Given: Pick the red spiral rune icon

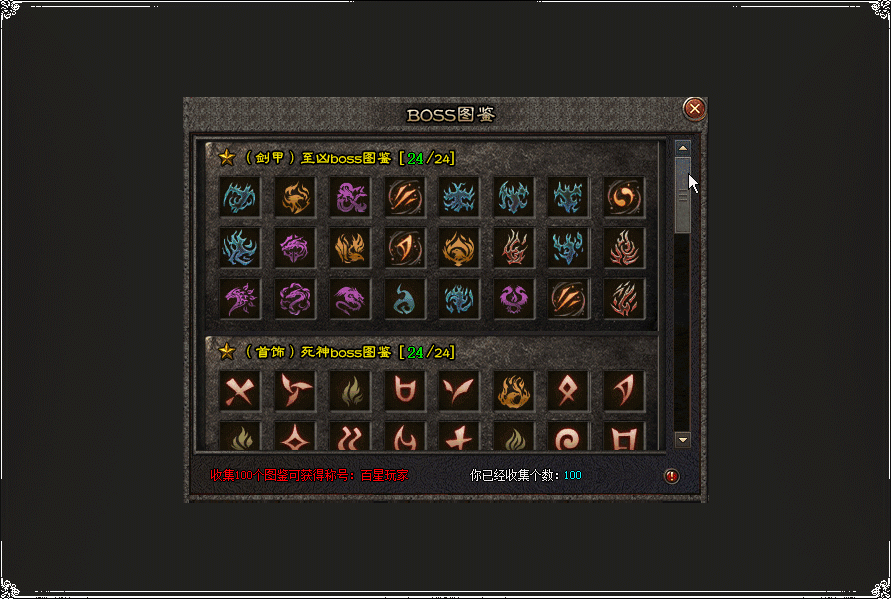Looking at the screenshot, I should tap(569, 438).
